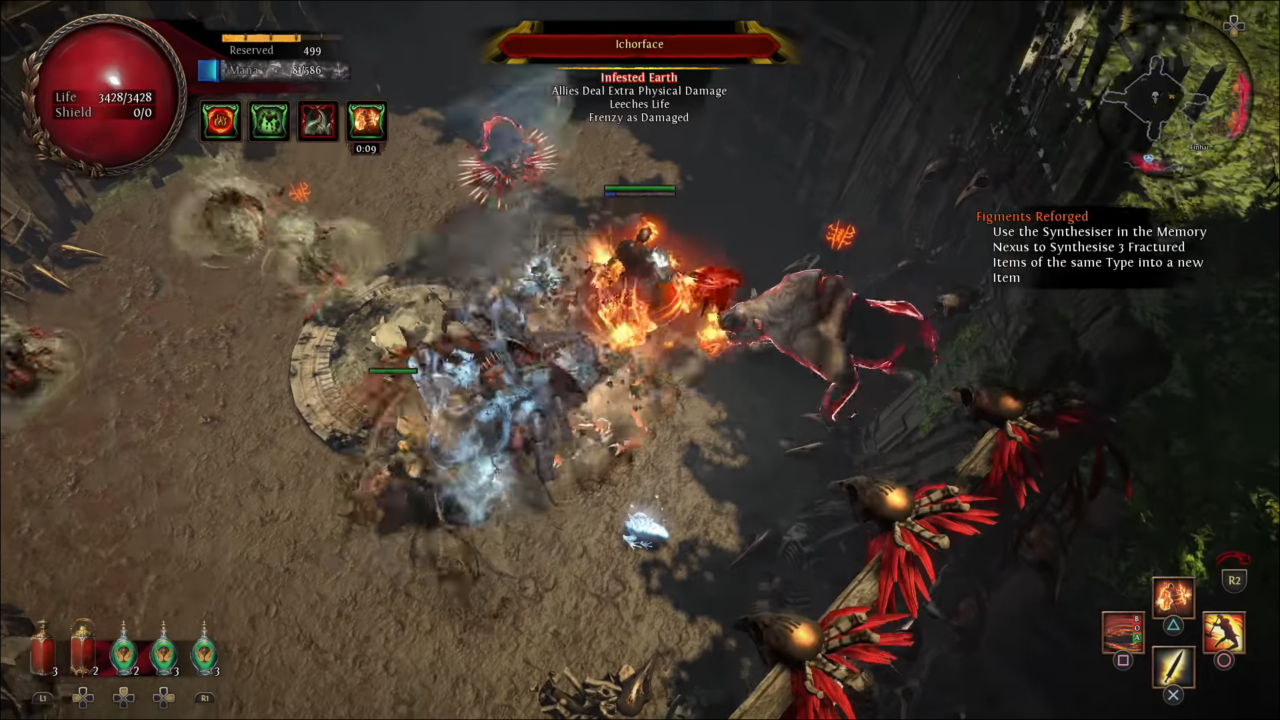Open the Ichorface boss nameplate banner
This screenshot has width=1280, height=720.
(x=639, y=43)
